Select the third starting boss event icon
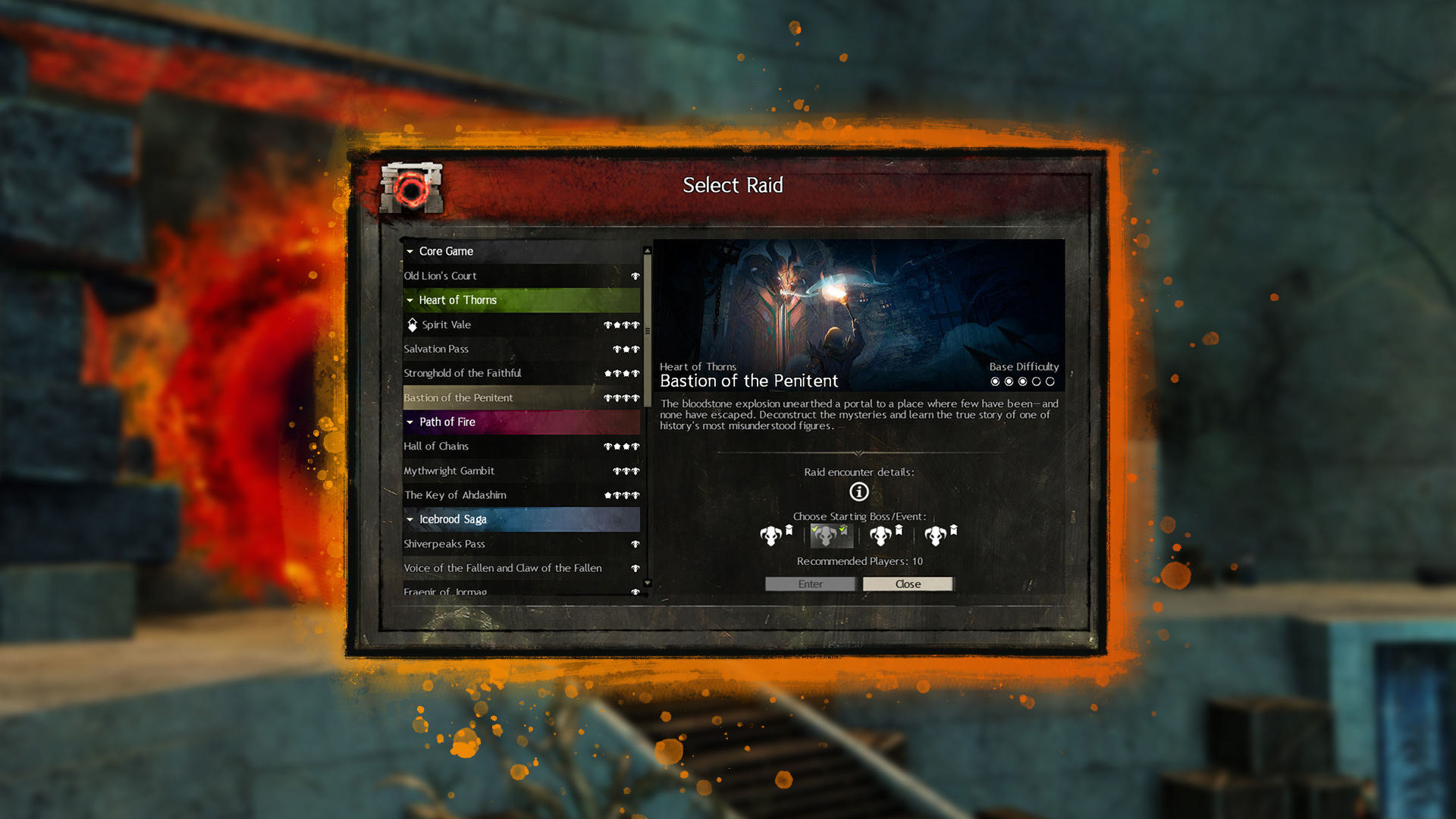 pos(880,535)
